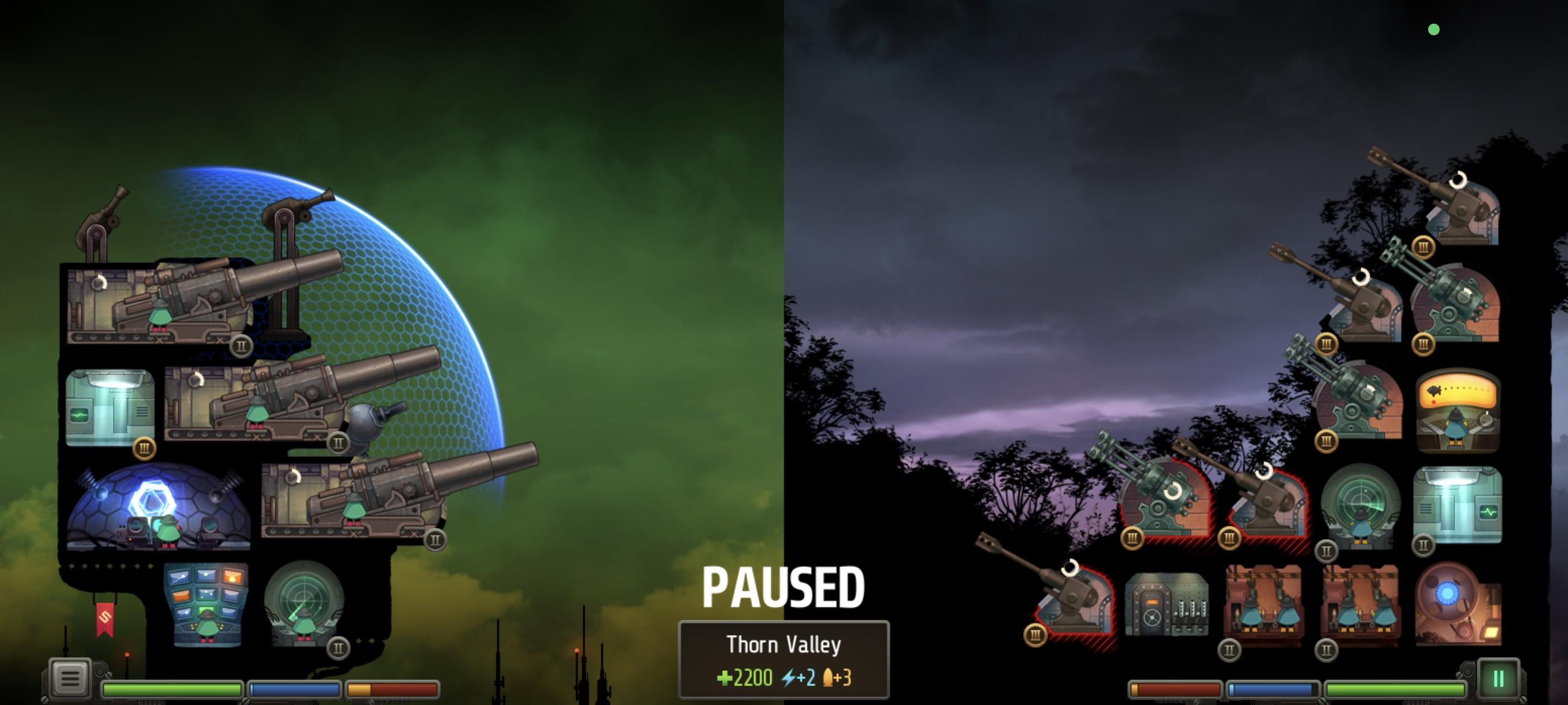Target the enemy's medical bay room
Screen dimensions: 1568x705
tap(1457, 505)
